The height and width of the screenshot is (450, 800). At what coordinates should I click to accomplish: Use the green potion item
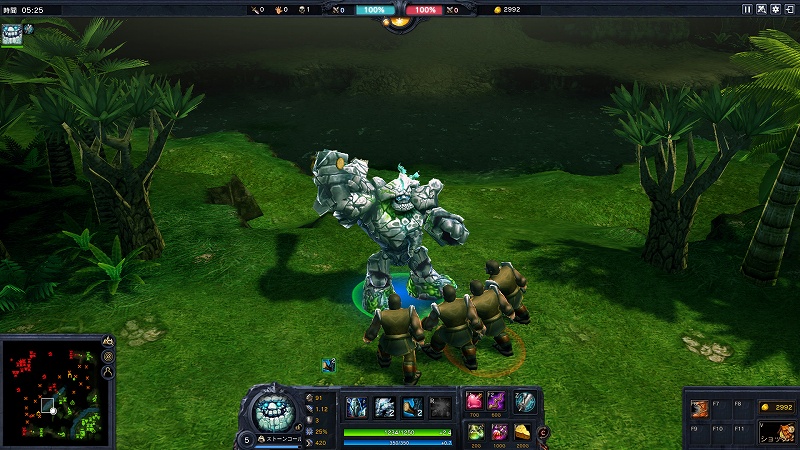pos(475,432)
